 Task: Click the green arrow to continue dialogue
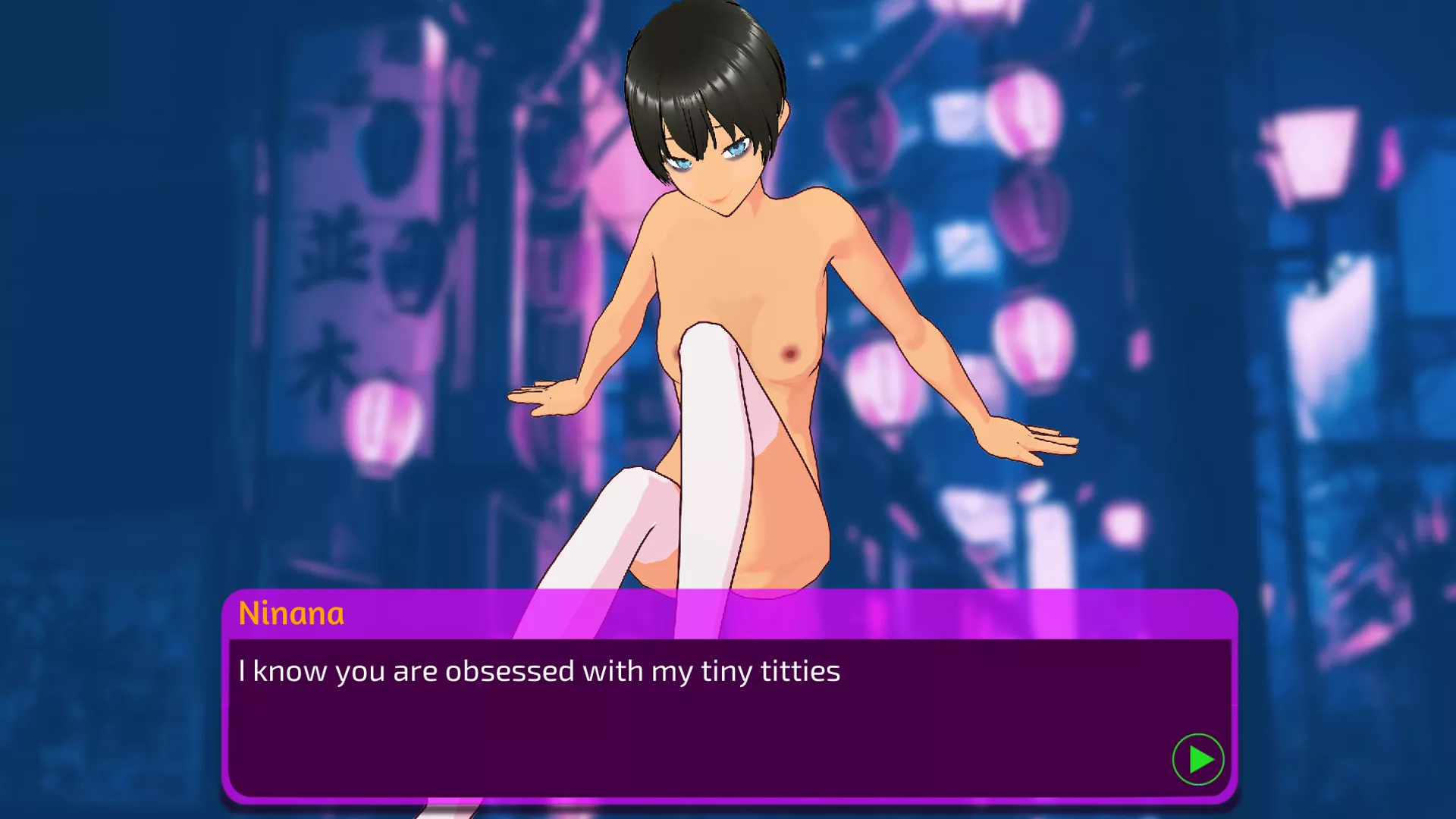pos(1198,759)
